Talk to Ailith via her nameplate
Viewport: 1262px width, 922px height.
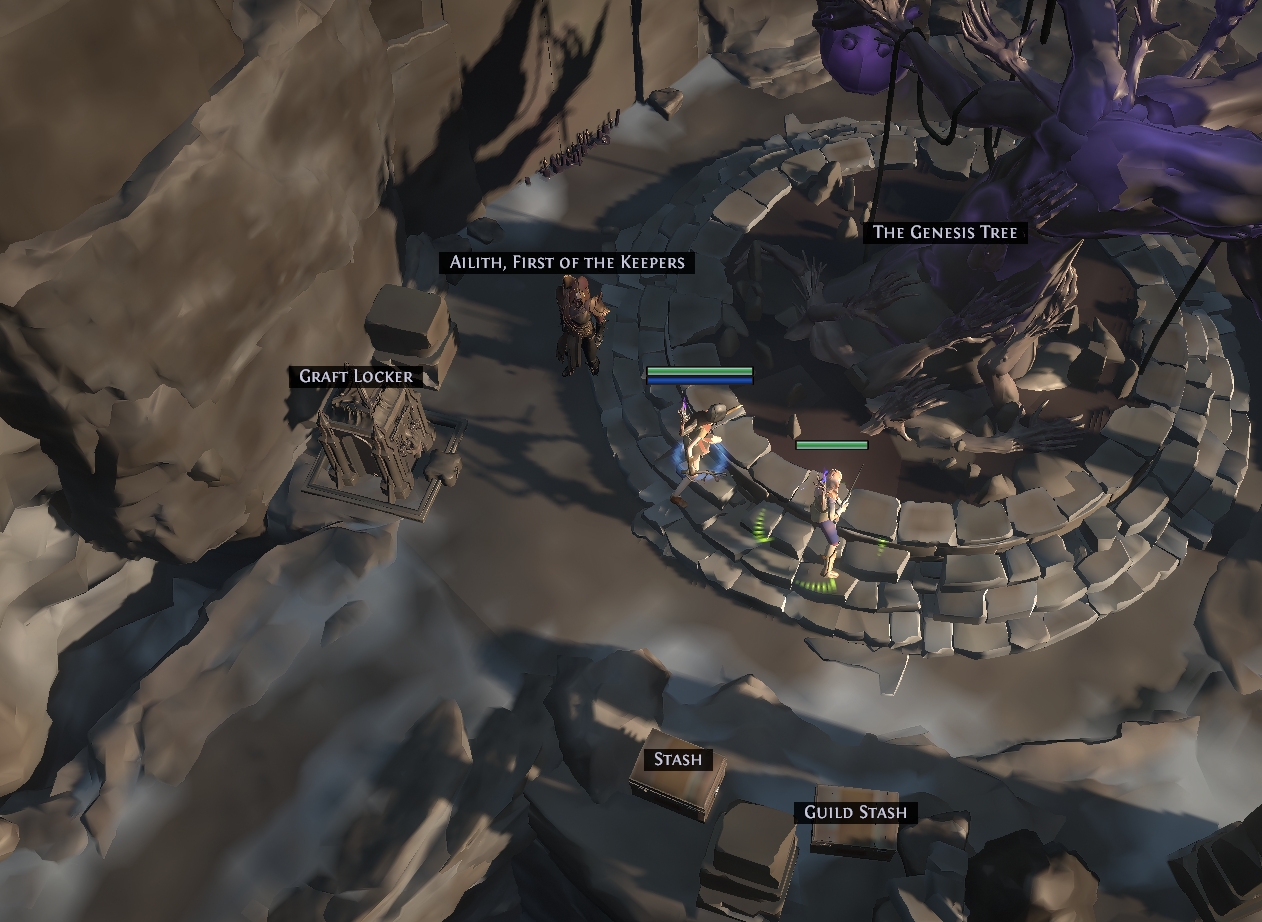[x=567, y=263]
